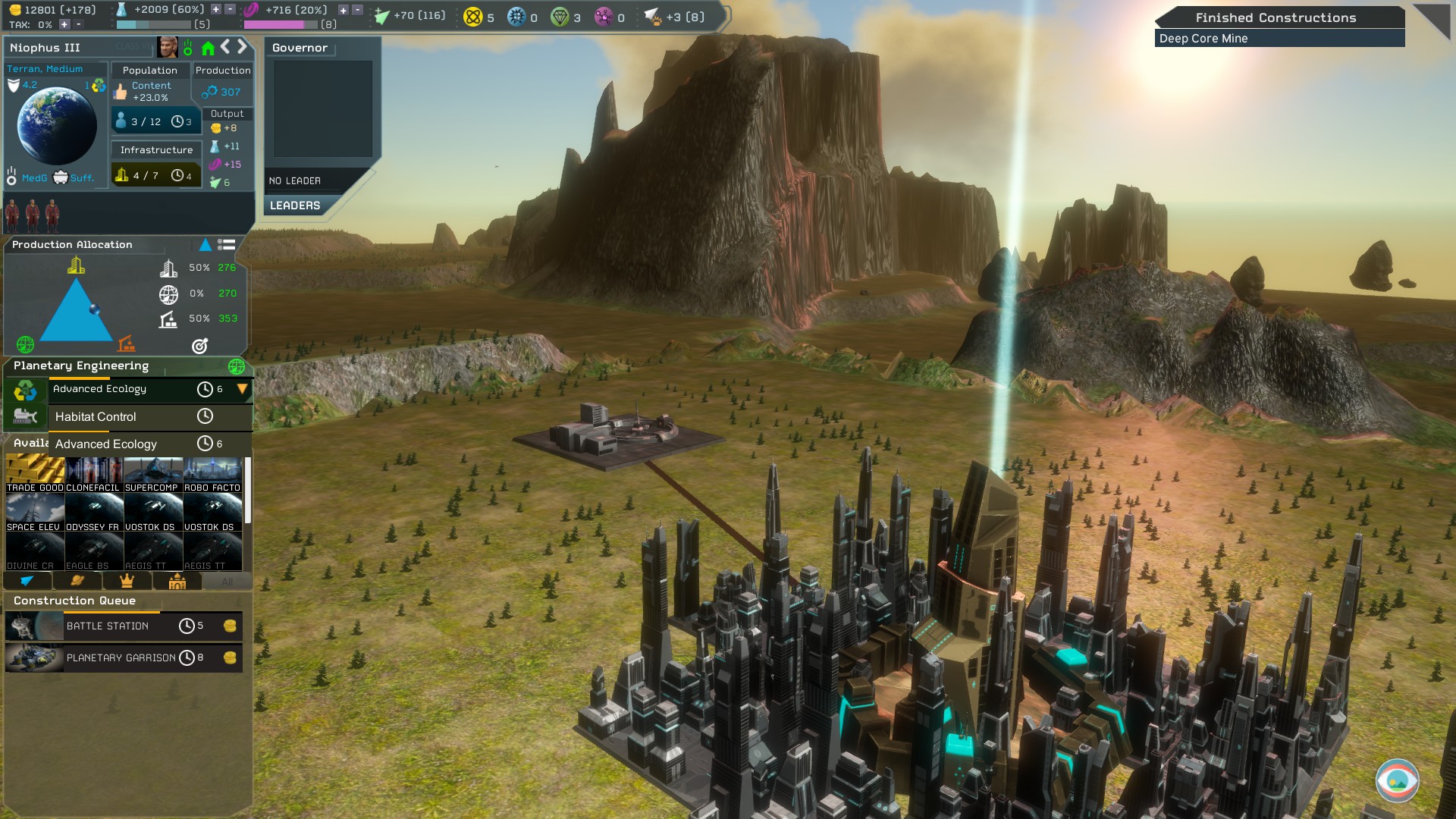Click the target icon in Production Allocation

click(199, 346)
